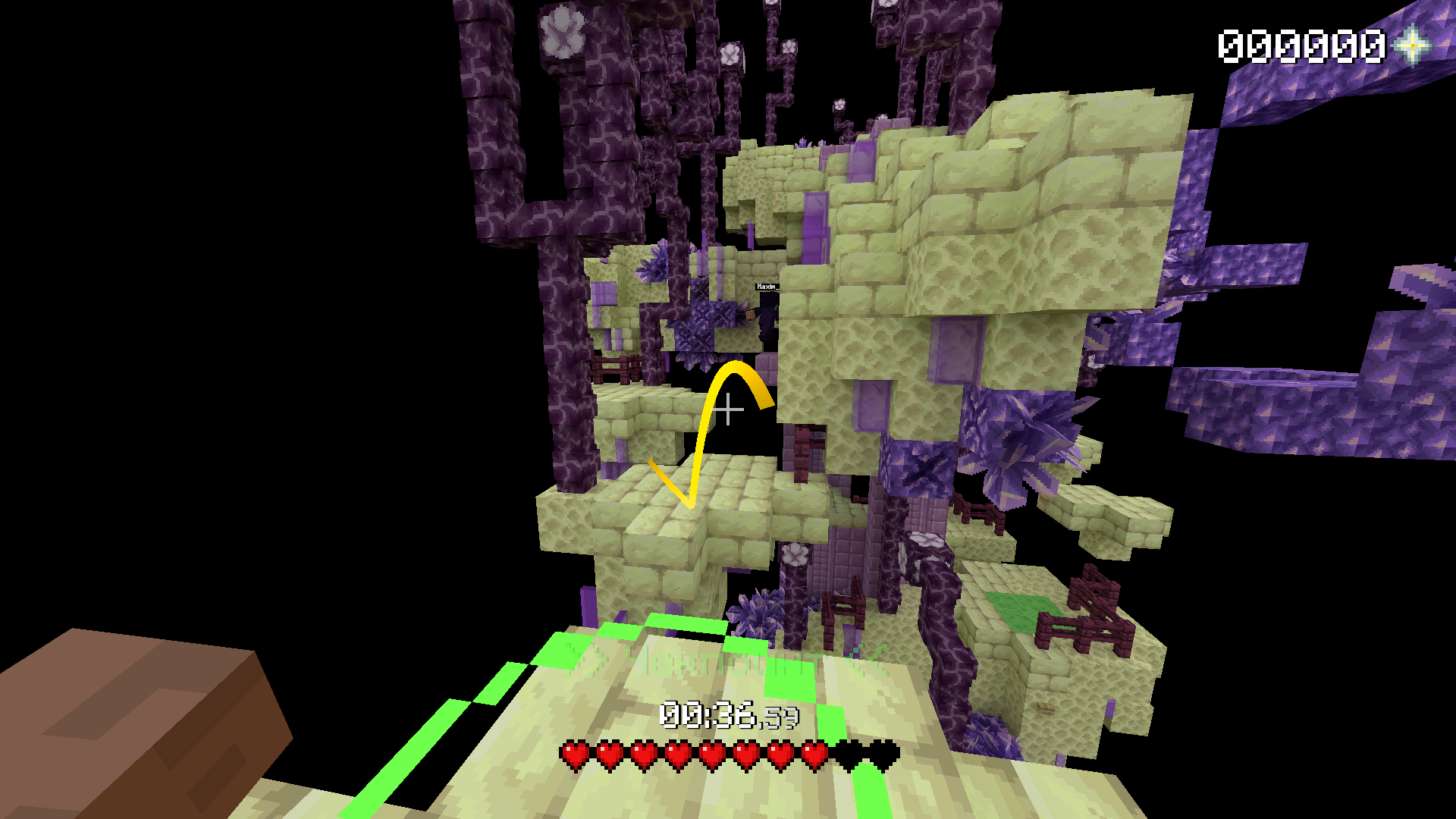Click the timer showing 00:36.59
Screen dimensions: 1456x819
(x=728, y=713)
